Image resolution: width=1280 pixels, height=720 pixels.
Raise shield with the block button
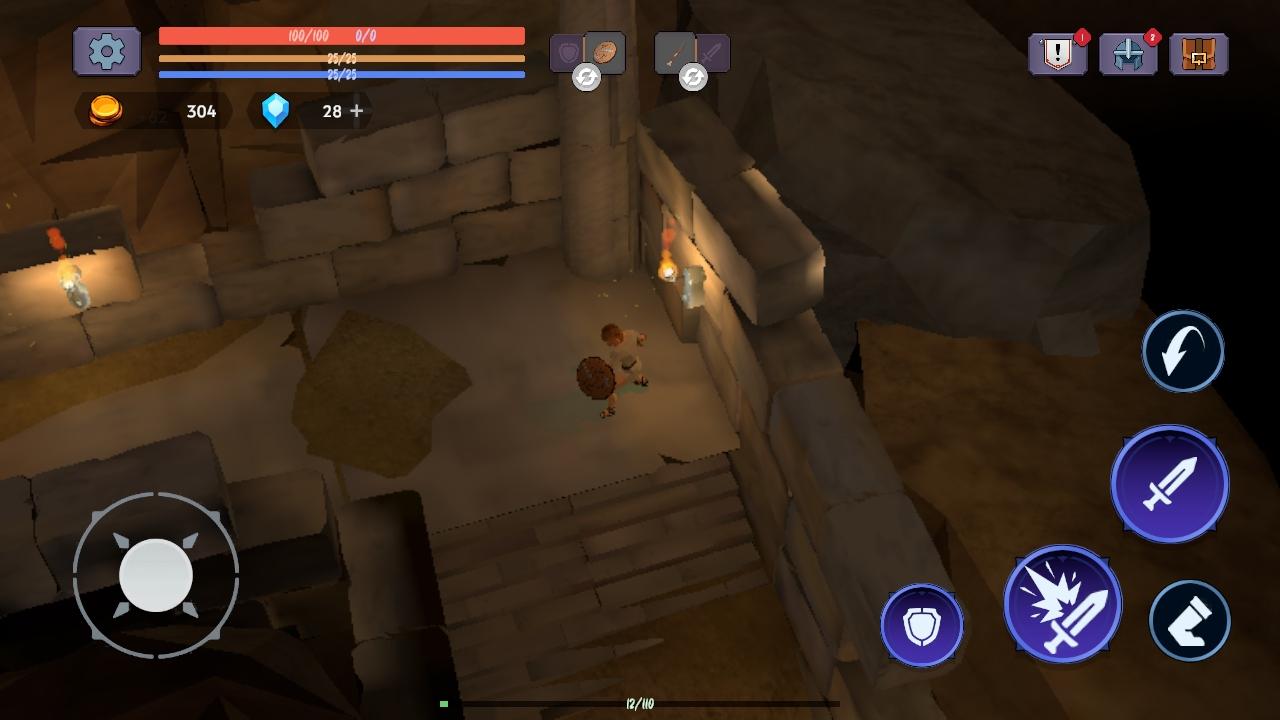coord(921,626)
